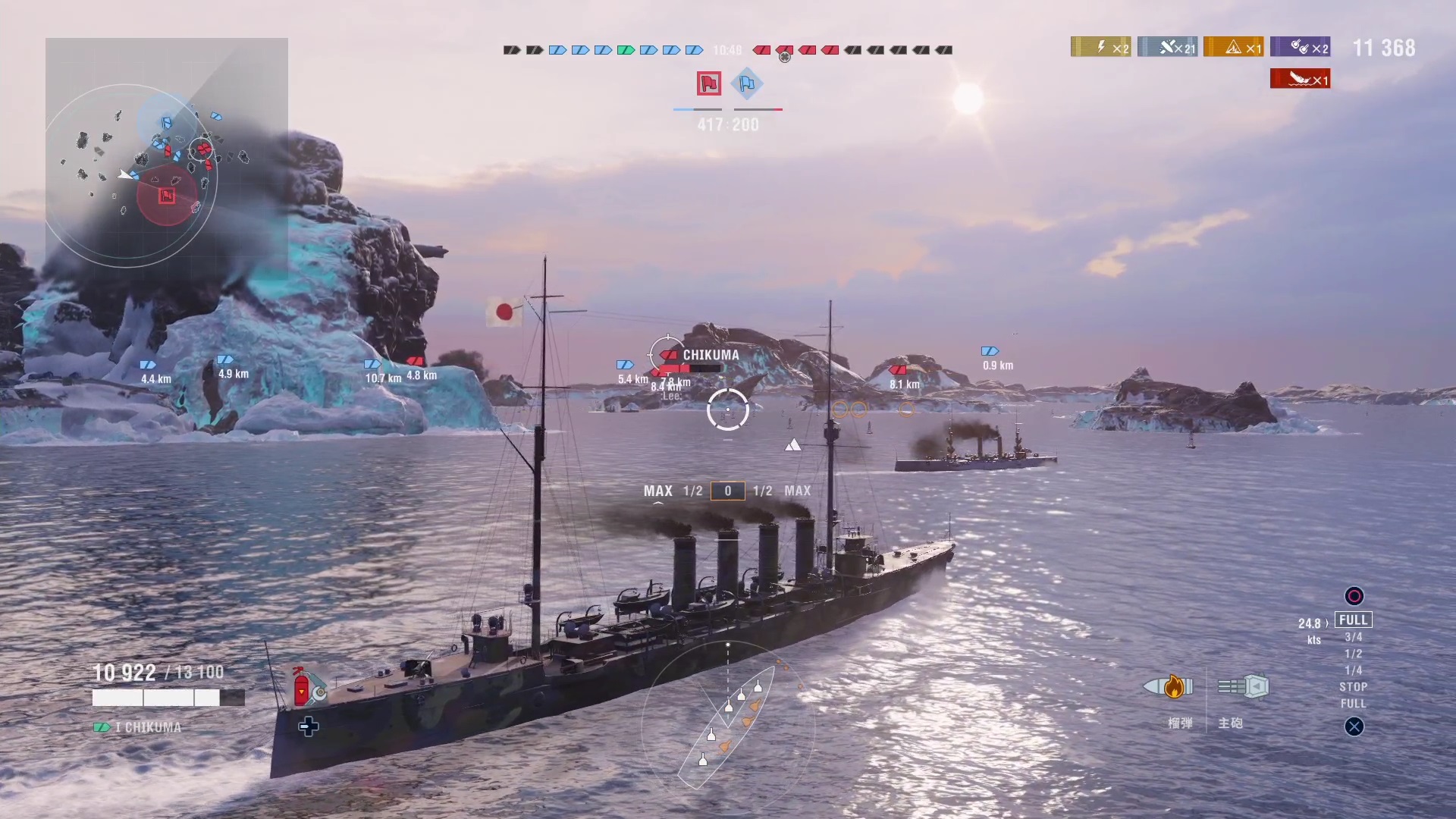Image resolution: width=1456 pixels, height=819 pixels.
Task: Click the lightning bolt ribbon
Action: coord(1100,47)
